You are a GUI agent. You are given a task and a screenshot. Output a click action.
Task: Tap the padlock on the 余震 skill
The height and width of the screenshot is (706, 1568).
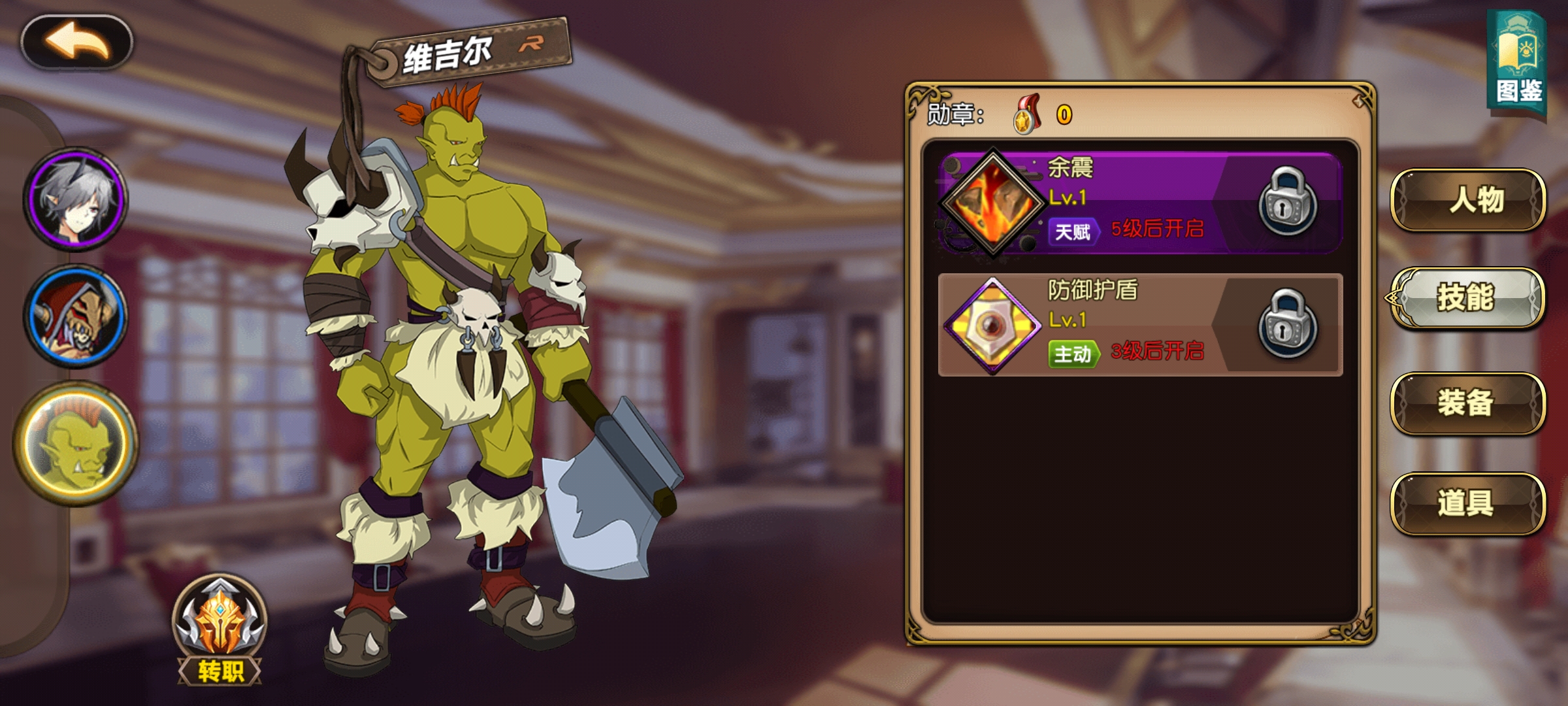click(x=1287, y=201)
